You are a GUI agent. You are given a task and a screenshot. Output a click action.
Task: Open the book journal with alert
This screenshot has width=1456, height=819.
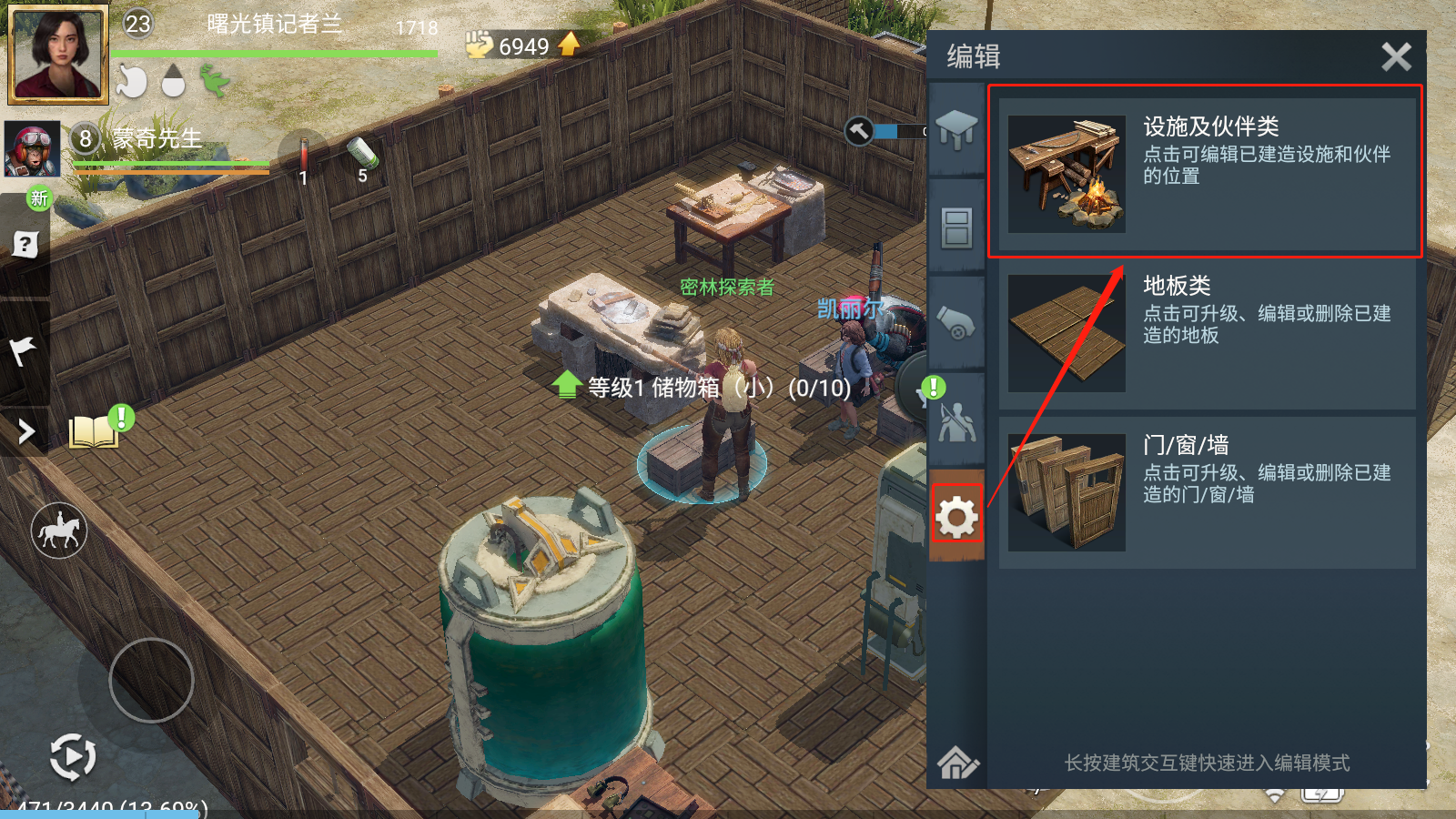coord(95,431)
